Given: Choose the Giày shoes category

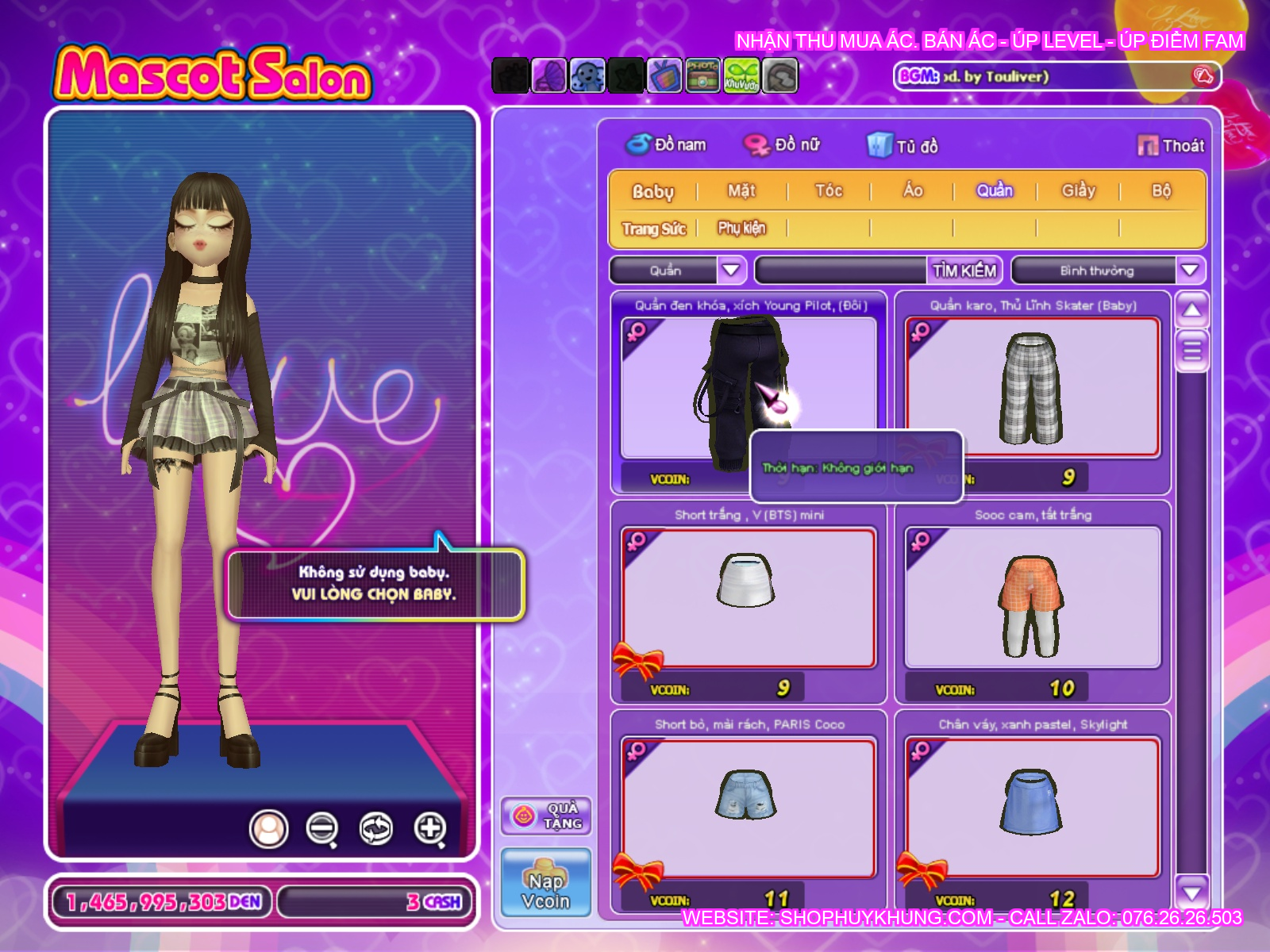Looking at the screenshot, I should [x=1078, y=190].
